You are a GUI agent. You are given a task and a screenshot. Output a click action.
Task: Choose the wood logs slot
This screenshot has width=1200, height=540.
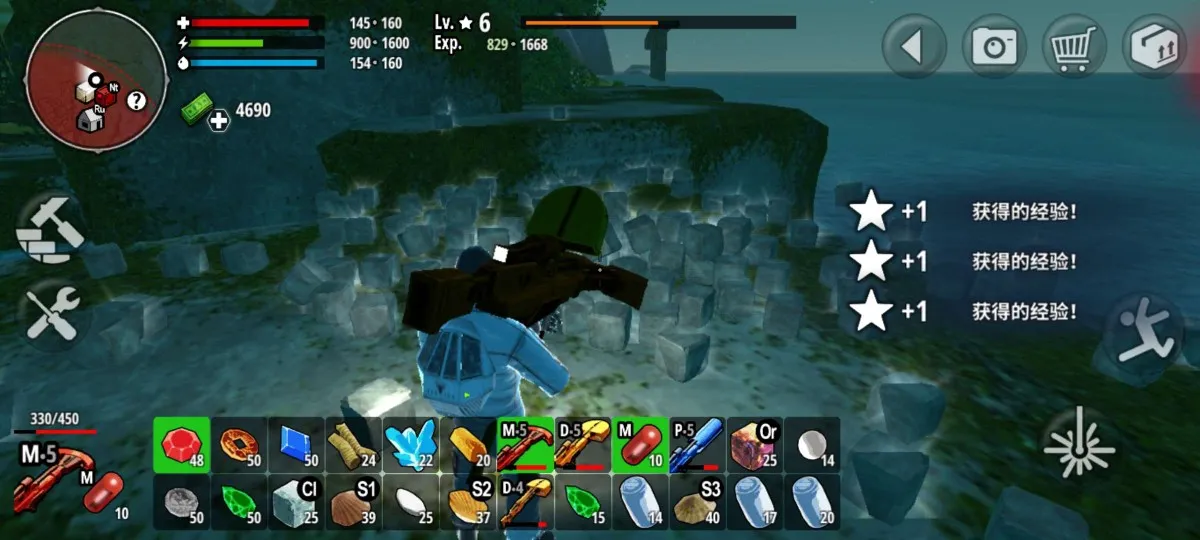click(354, 444)
